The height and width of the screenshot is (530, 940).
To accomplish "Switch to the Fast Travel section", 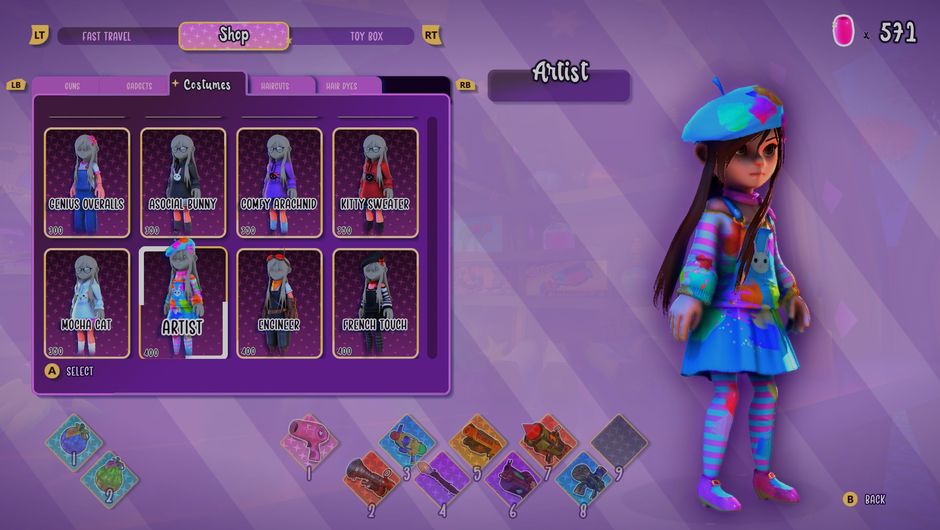I will [107, 36].
